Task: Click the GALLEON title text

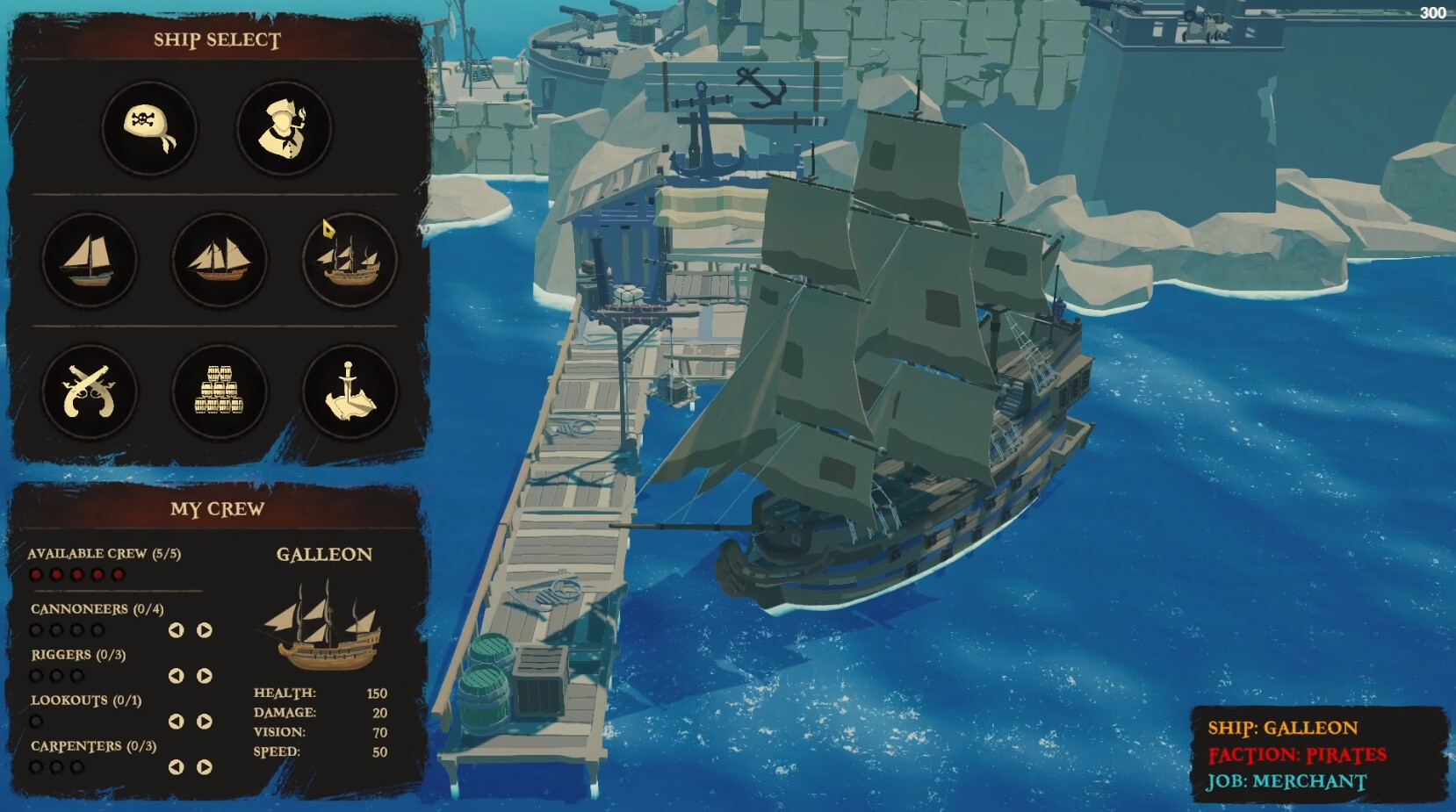Action: [x=325, y=555]
